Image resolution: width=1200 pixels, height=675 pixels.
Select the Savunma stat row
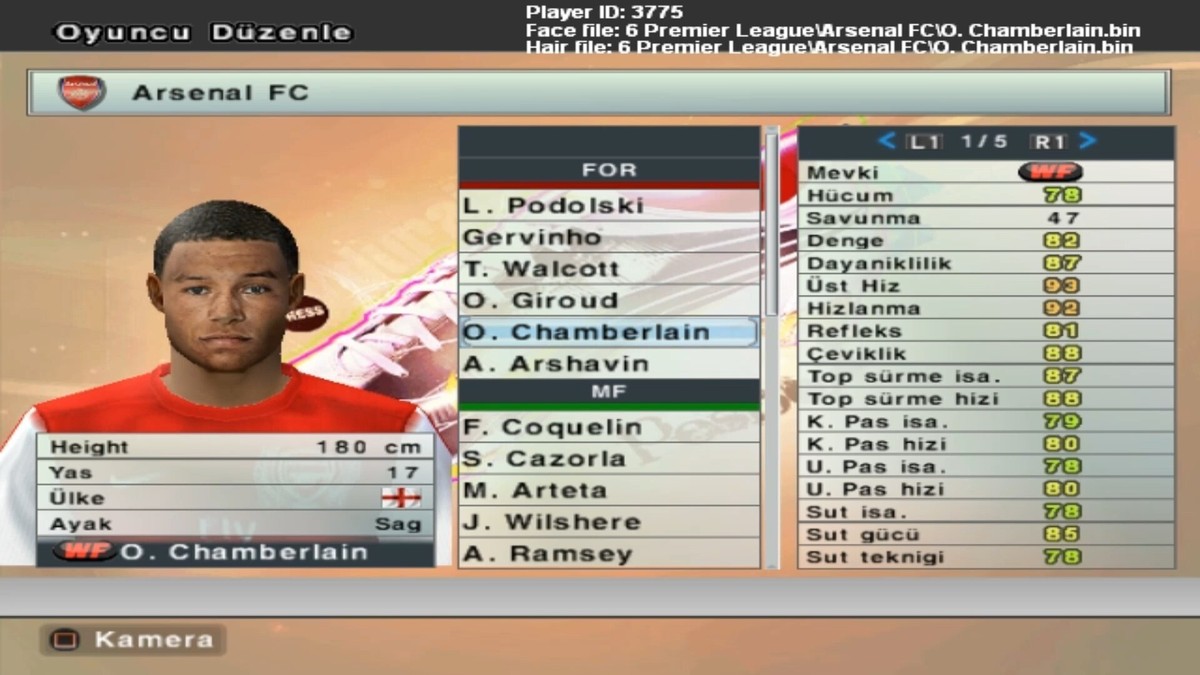pyautogui.click(x=985, y=218)
